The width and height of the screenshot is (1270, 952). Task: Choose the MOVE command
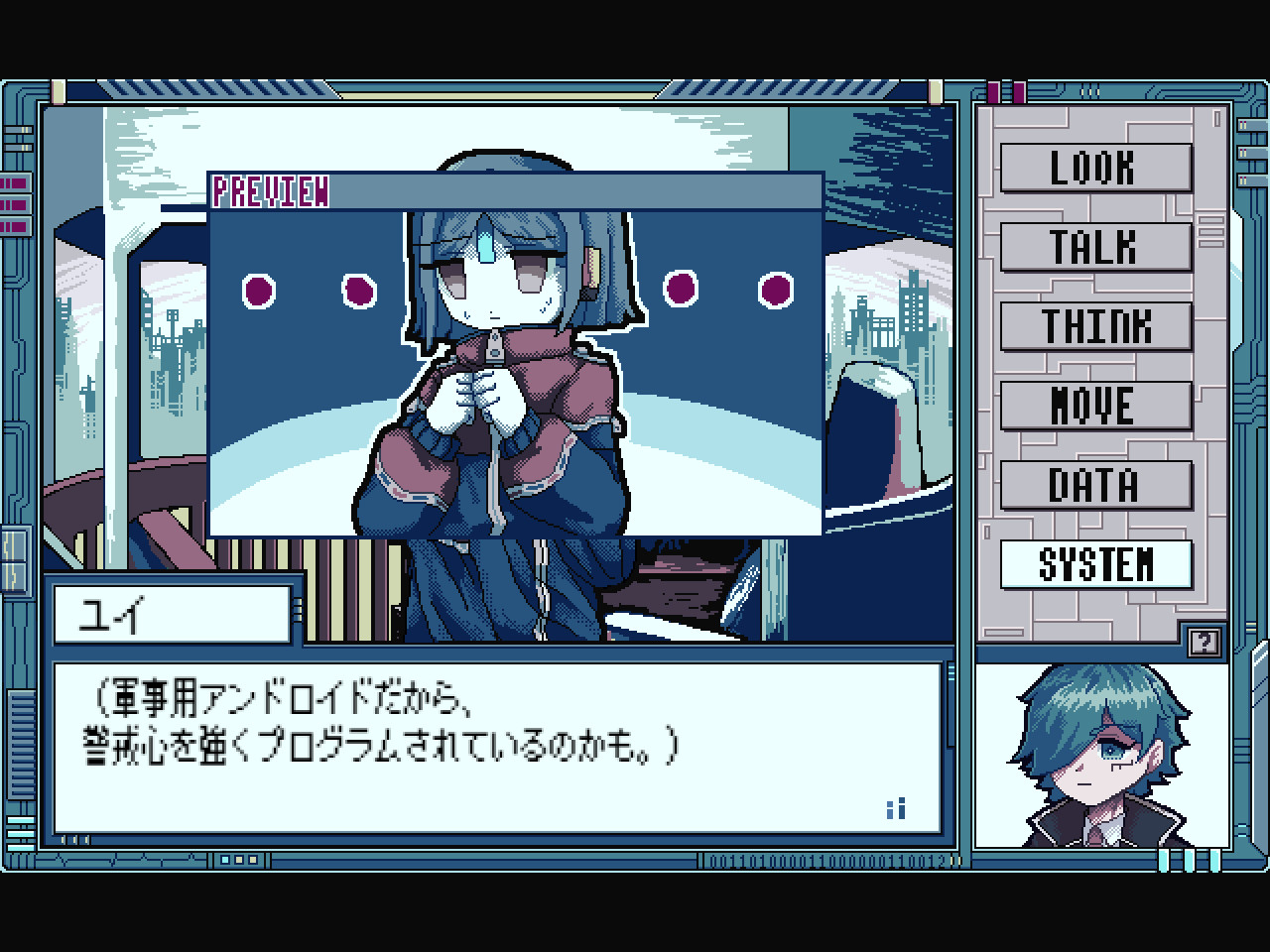point(1095,406)
